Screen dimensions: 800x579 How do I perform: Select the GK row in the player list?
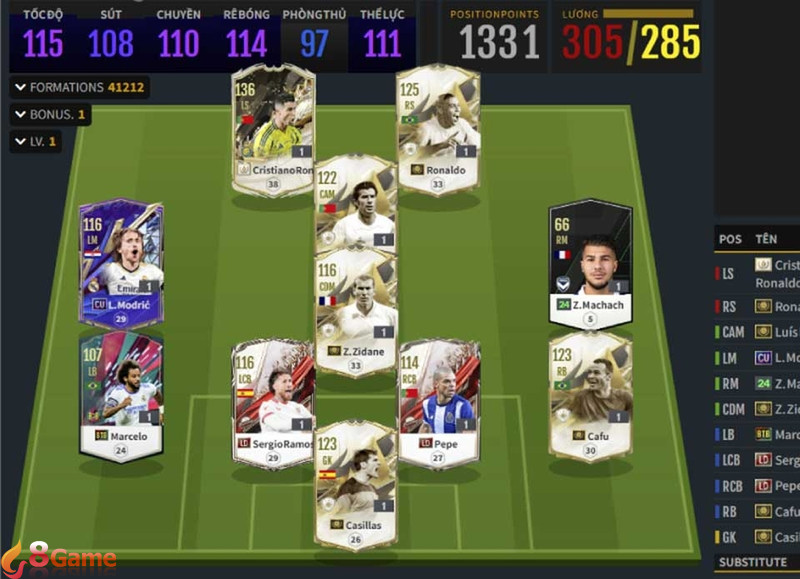[x=757, y=537]
